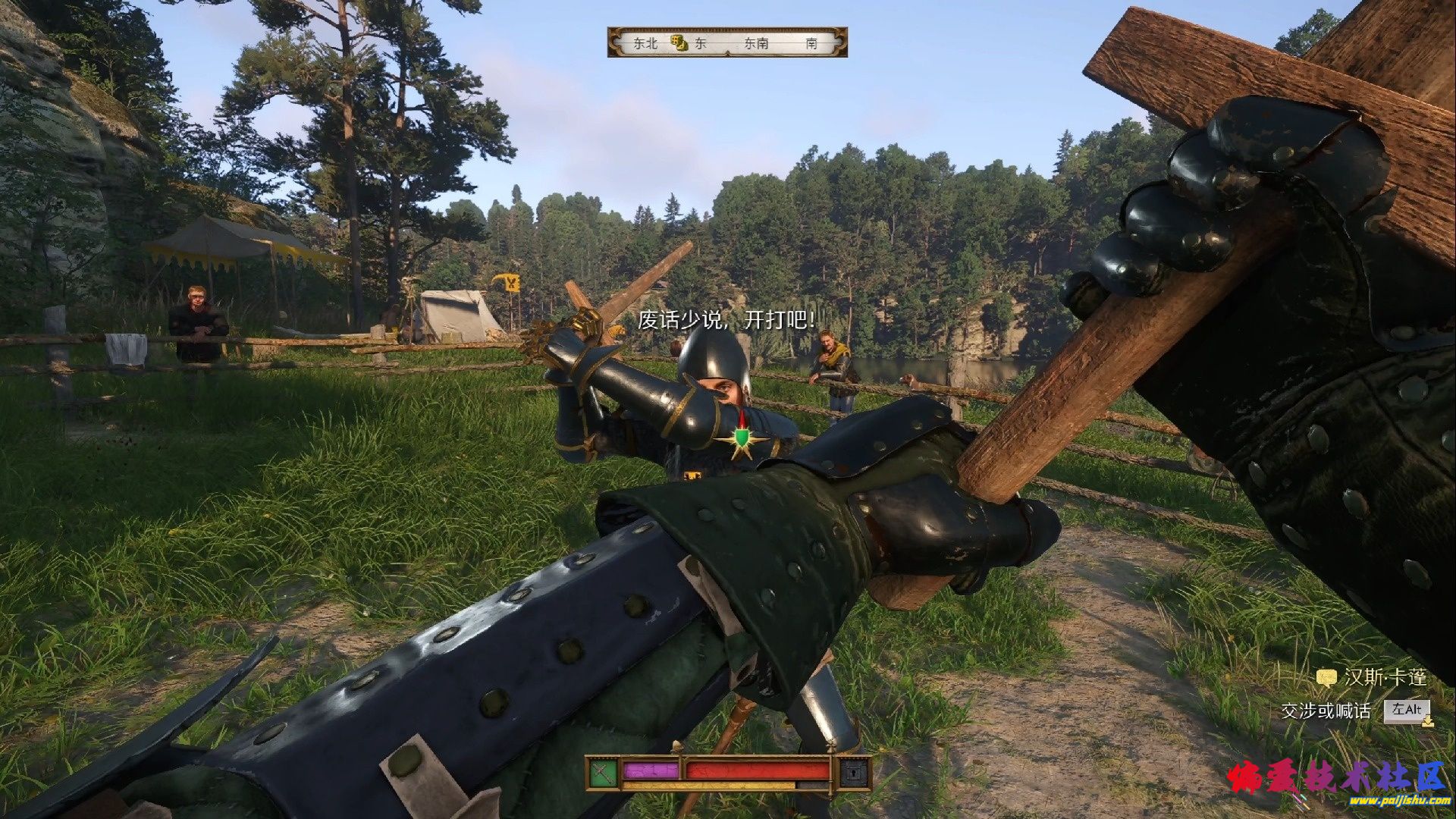The height and width of the screenshot is (819, 1456).
Task: Click the dice marker on the compass
Action: 679,43
